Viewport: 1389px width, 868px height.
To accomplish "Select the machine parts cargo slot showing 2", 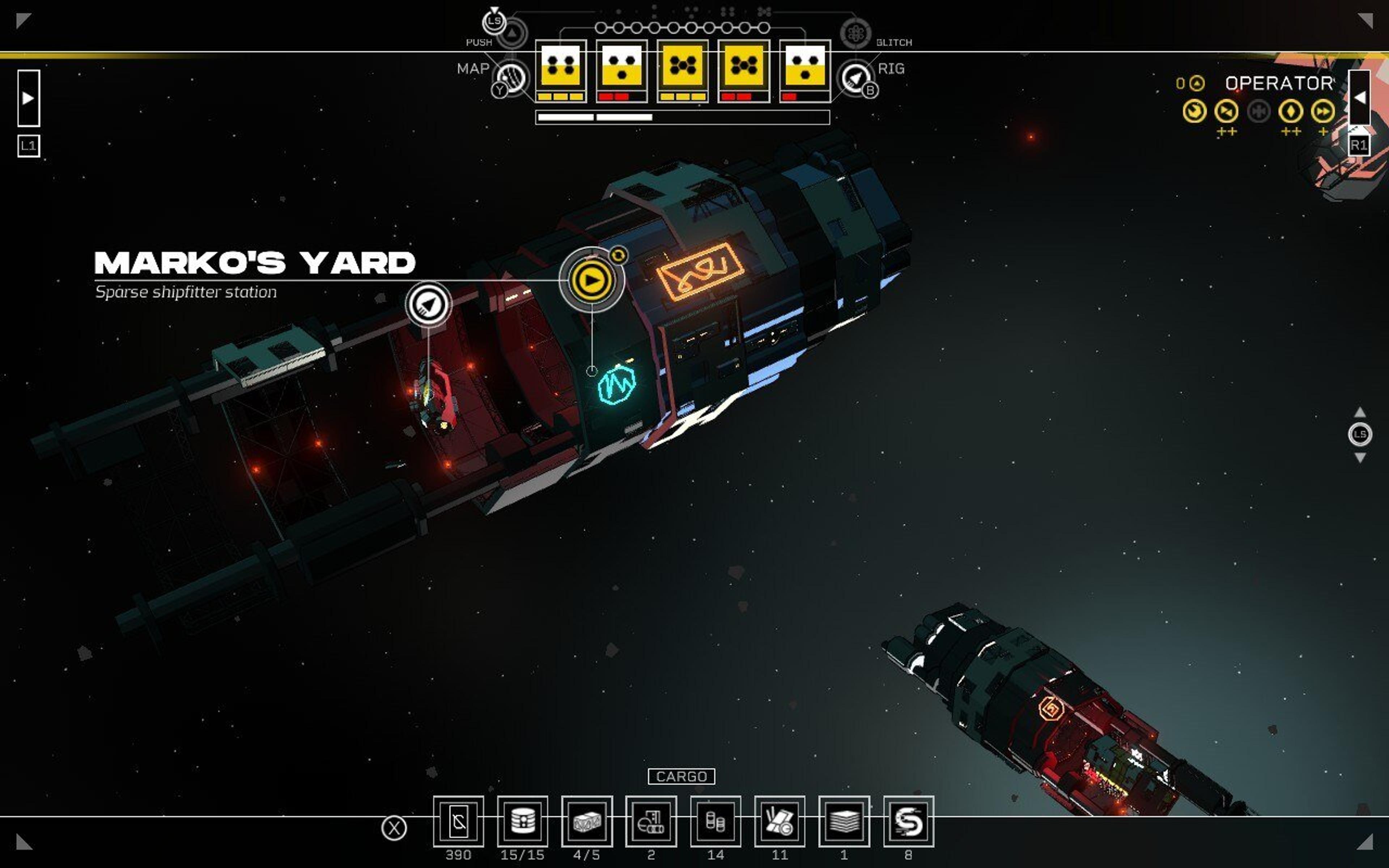I will tap(651, 821).
